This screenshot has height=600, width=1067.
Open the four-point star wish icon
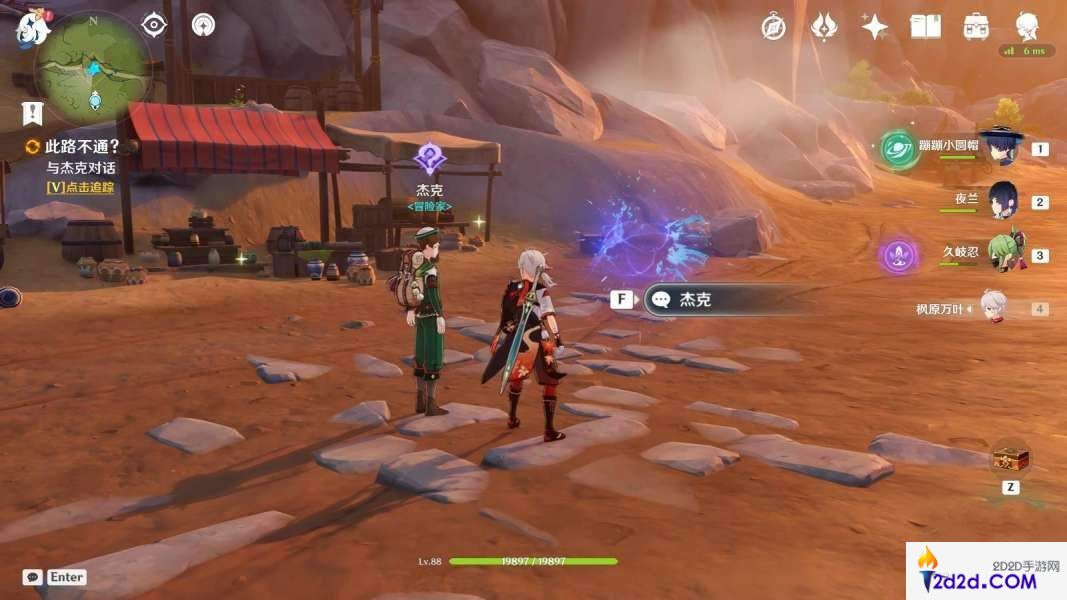(875, 27)
